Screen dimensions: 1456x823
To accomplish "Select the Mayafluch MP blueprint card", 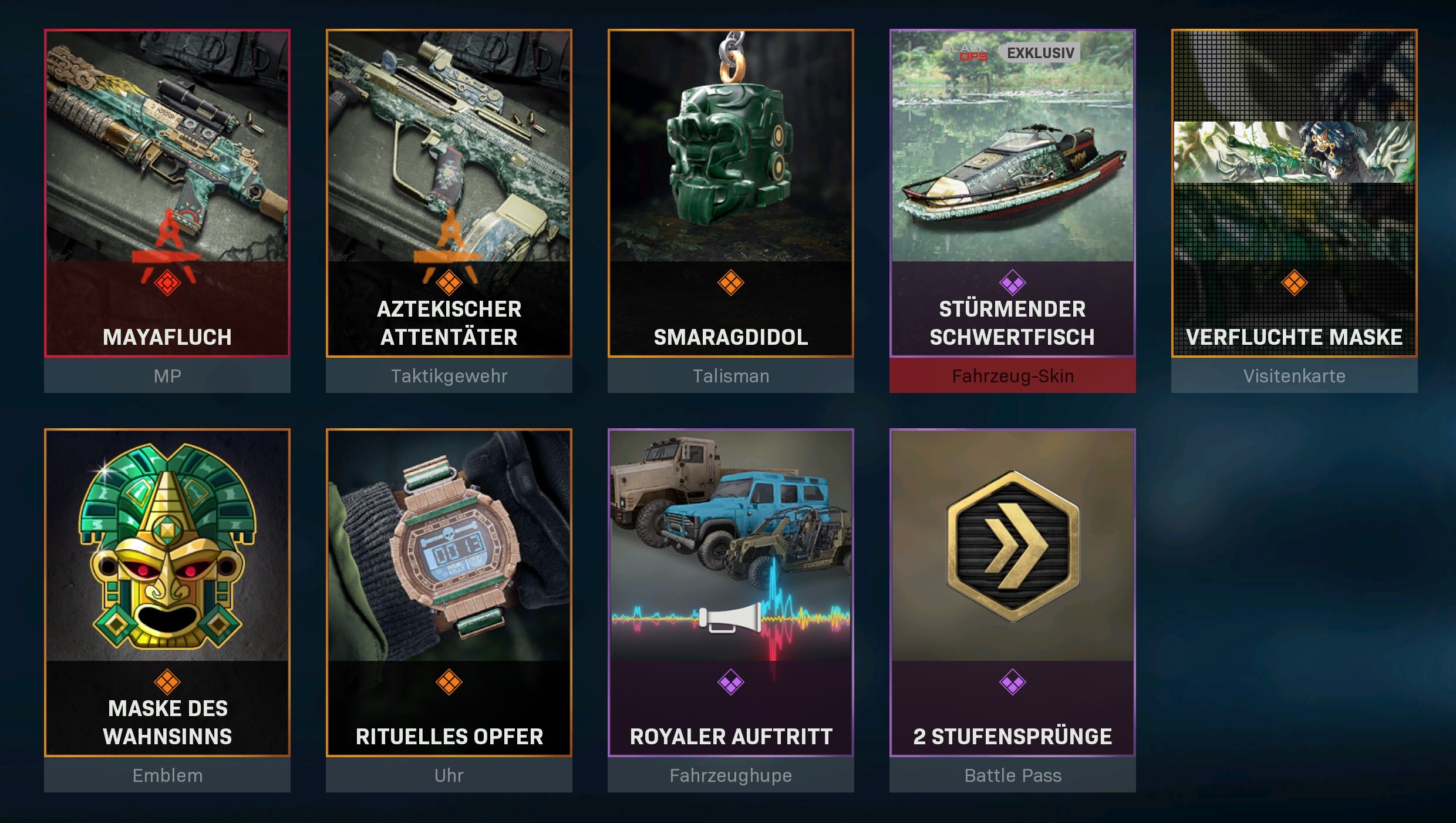I will tap(167, 194).
